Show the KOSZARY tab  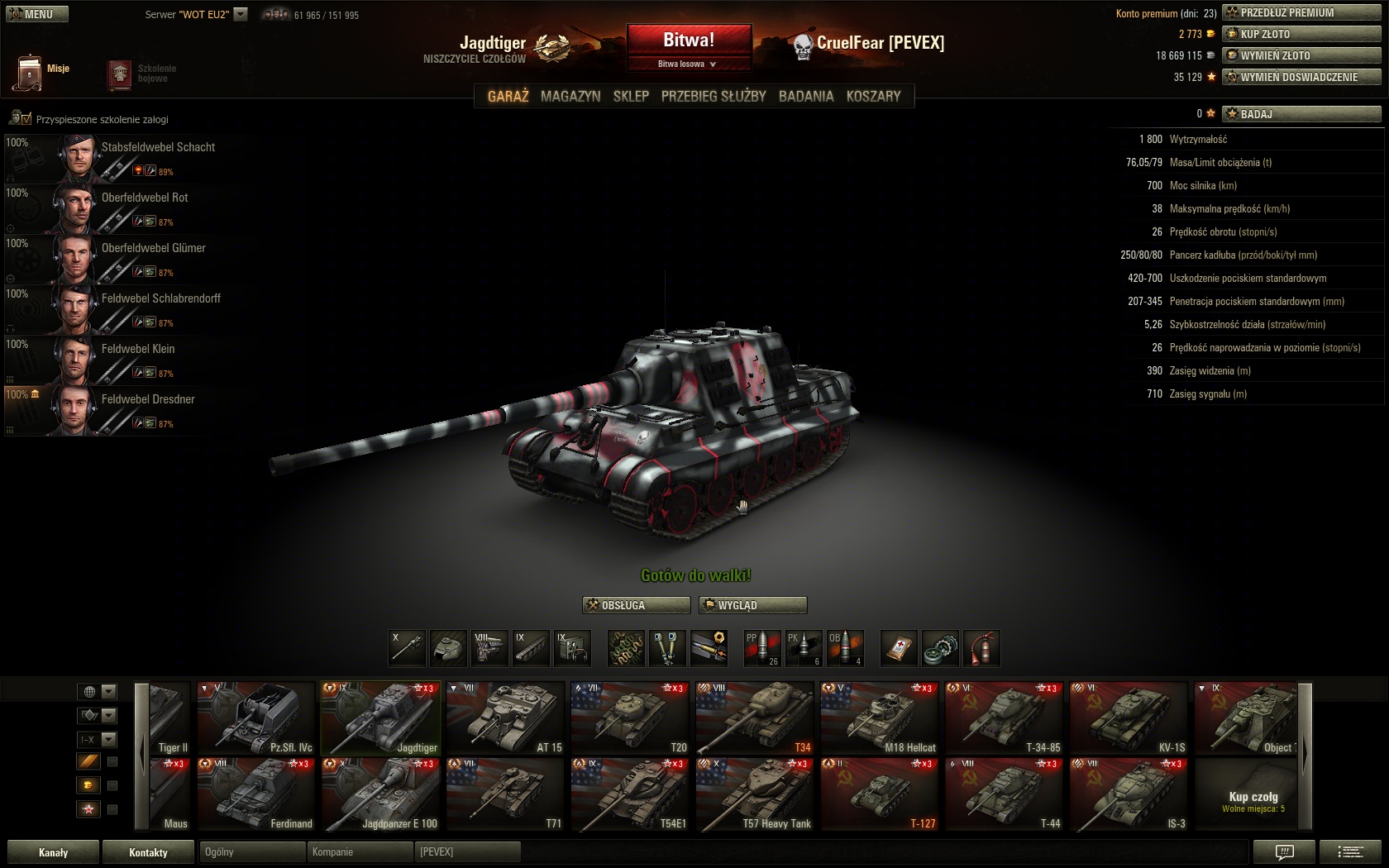pos(873,96)
